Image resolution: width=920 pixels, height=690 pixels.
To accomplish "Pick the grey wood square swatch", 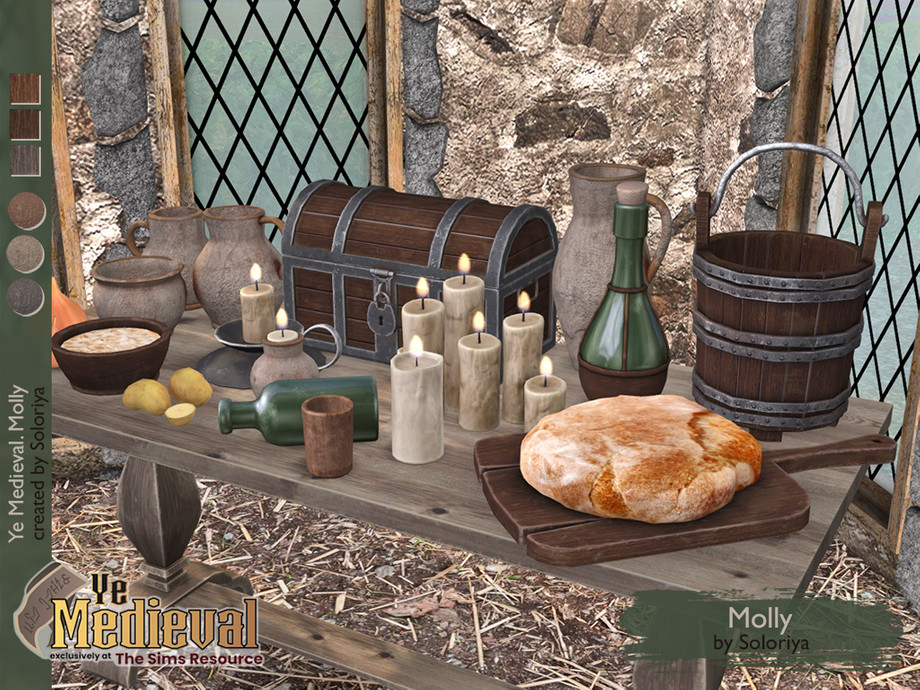I will click(26, 160).
